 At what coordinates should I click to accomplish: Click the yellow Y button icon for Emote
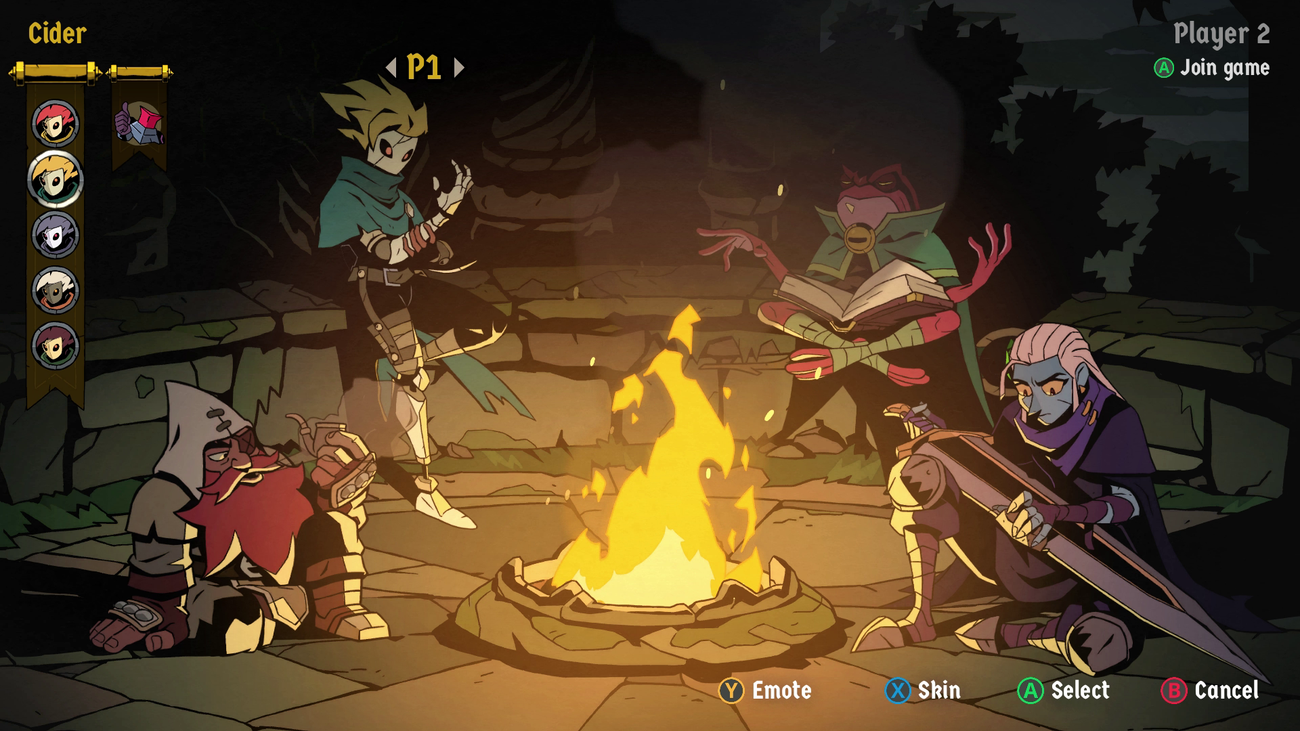(733, 690)
